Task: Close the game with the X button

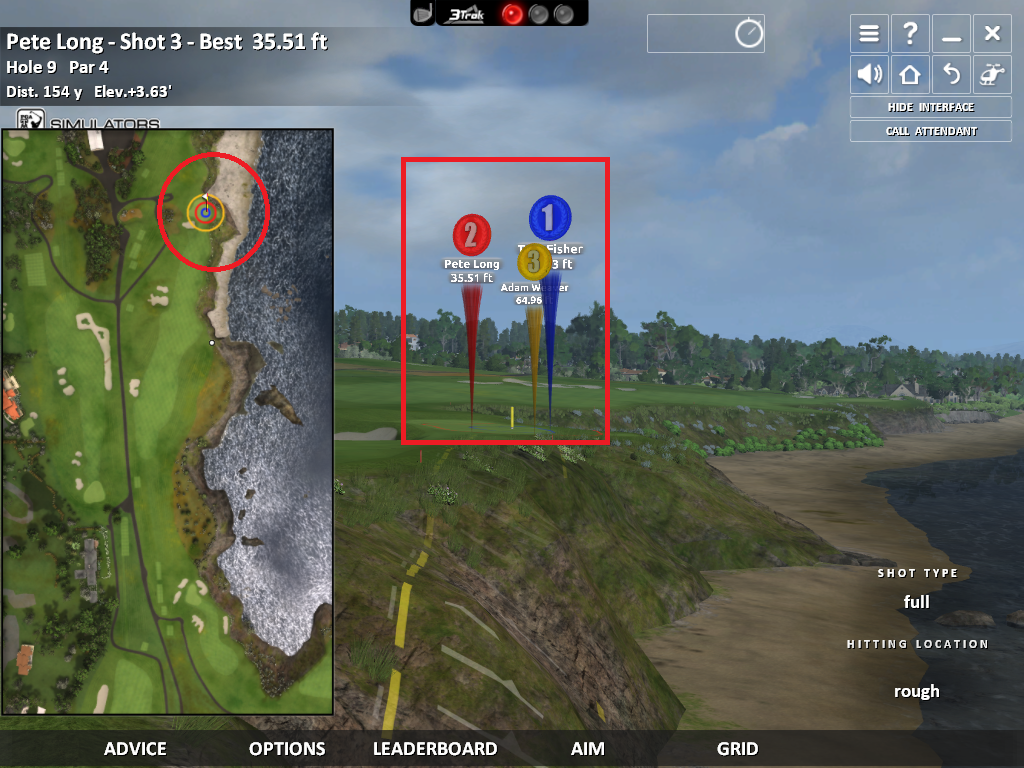Action: 992,34
